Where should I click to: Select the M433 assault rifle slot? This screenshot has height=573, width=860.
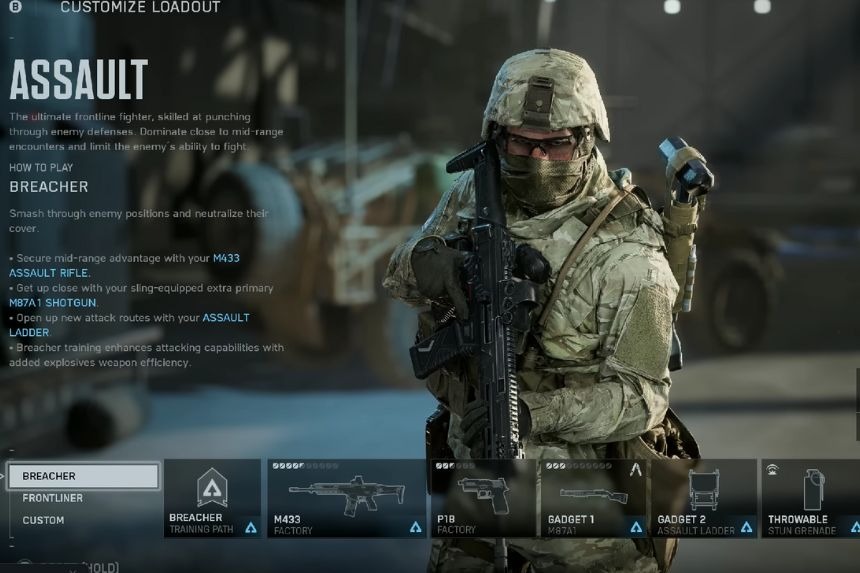[x=346, y=498]
